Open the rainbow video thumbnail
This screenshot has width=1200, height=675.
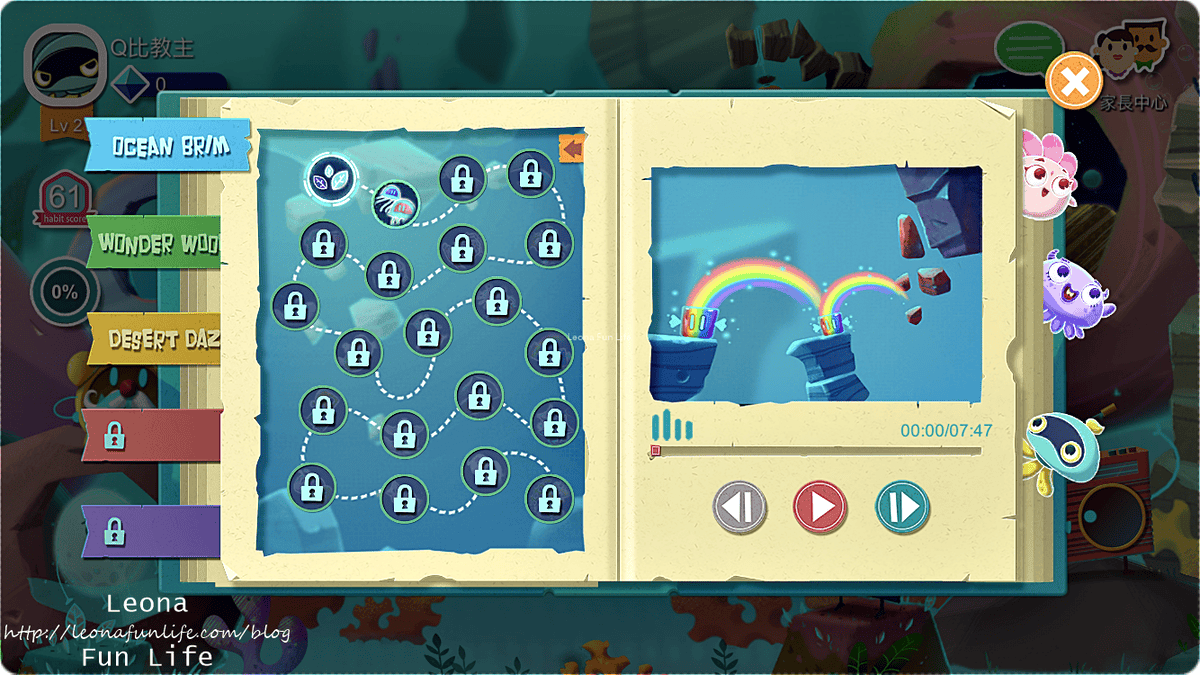pos(816,285)
